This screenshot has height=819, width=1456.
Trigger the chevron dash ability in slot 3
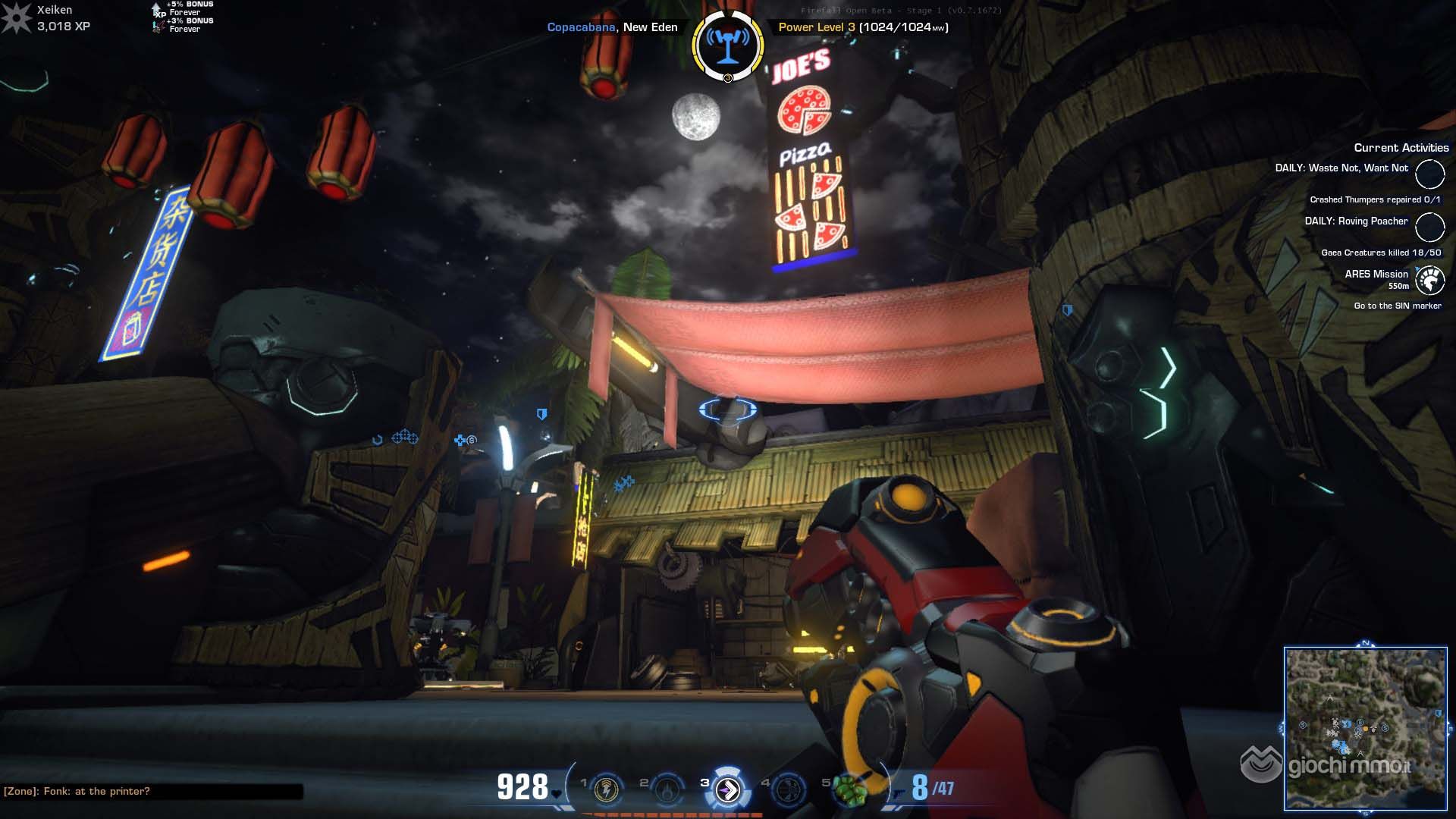point(728,789)
